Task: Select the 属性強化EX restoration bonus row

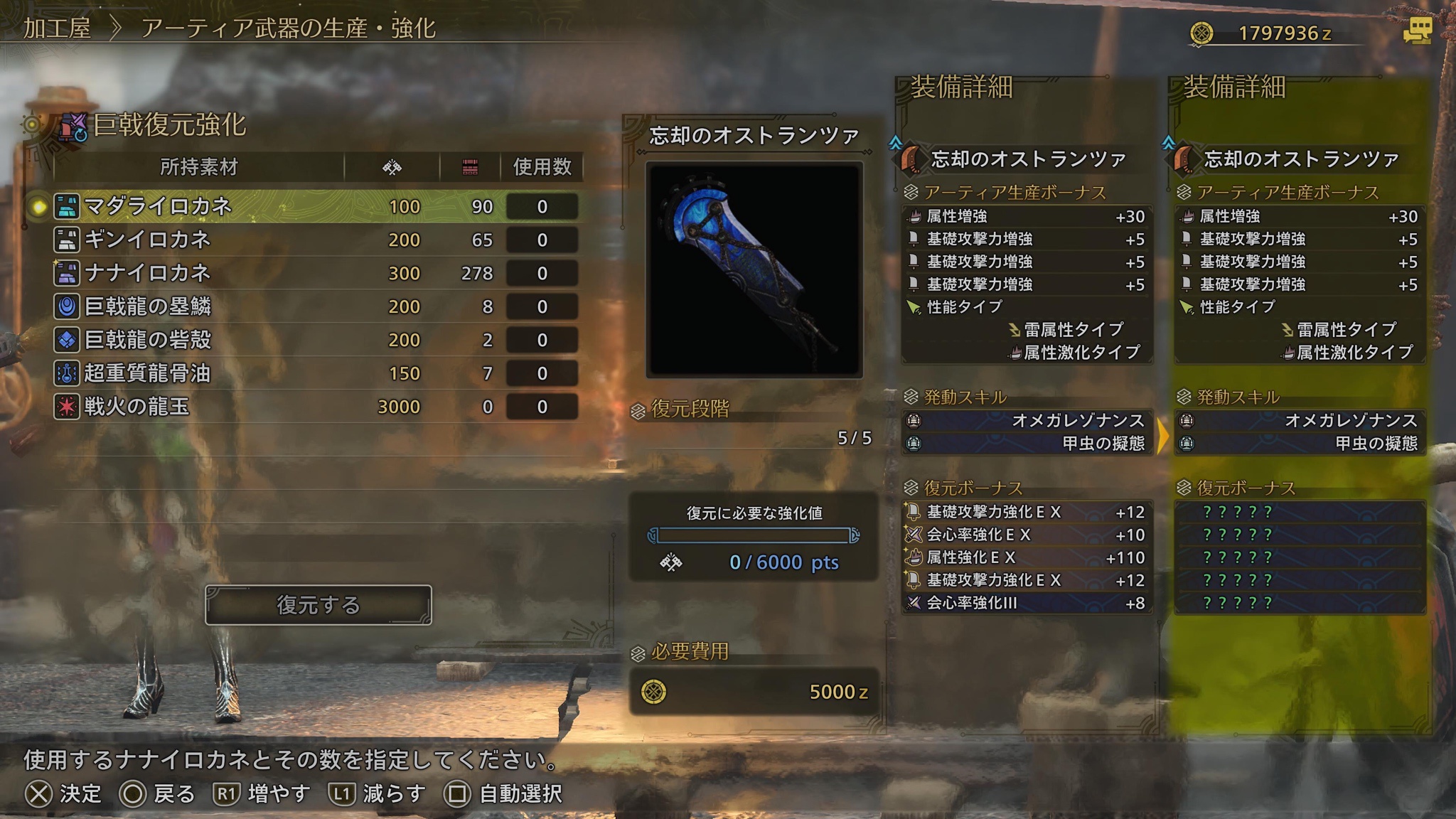Action: tap(1027, 558)
